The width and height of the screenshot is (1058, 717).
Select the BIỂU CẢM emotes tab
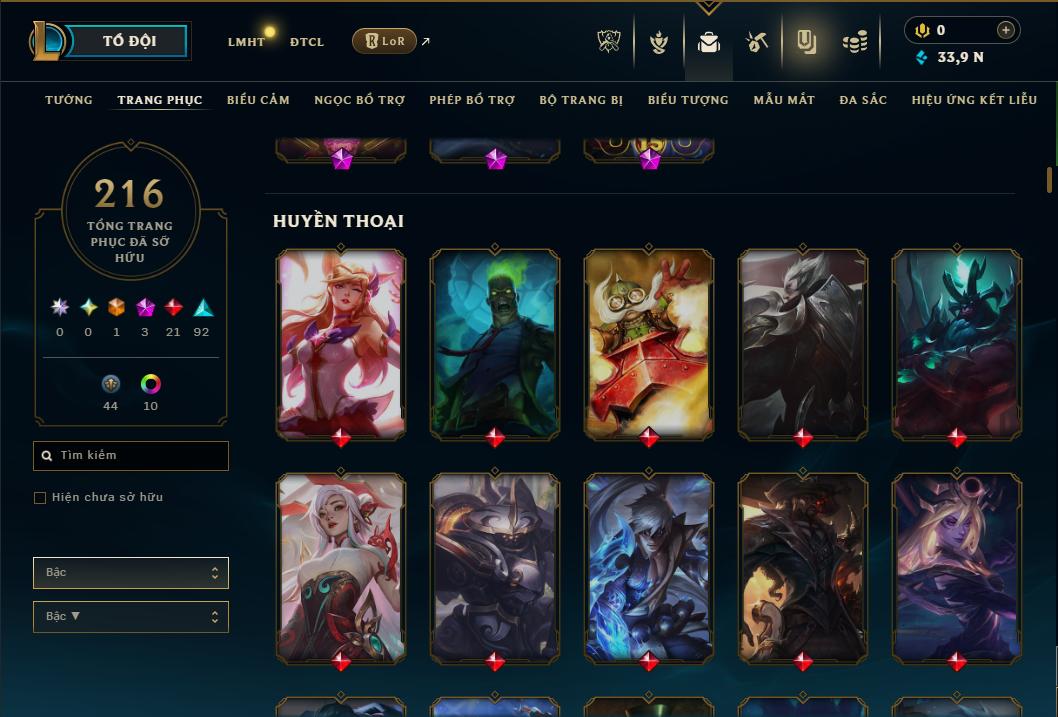point(258,100)
